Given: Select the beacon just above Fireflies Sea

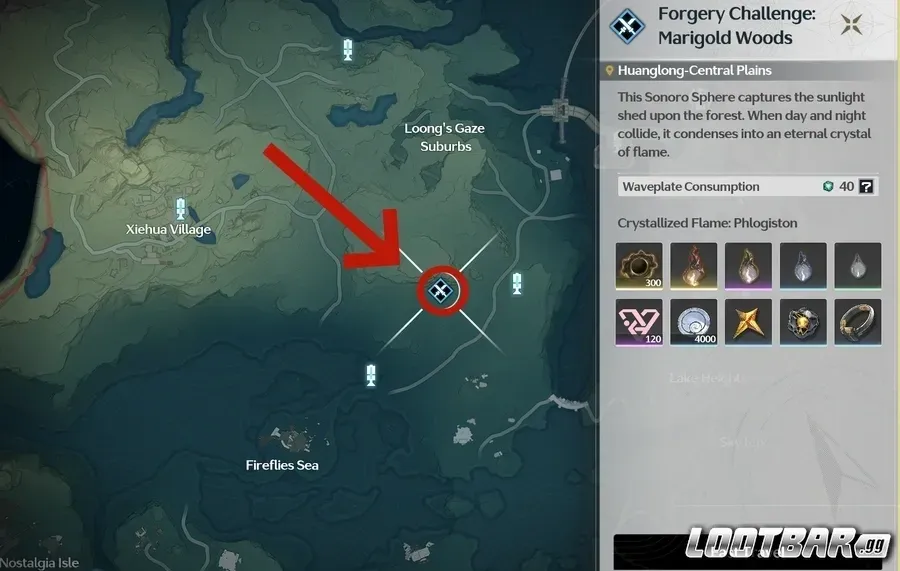Looking at the screenshot, I should [x=371, y=375].
